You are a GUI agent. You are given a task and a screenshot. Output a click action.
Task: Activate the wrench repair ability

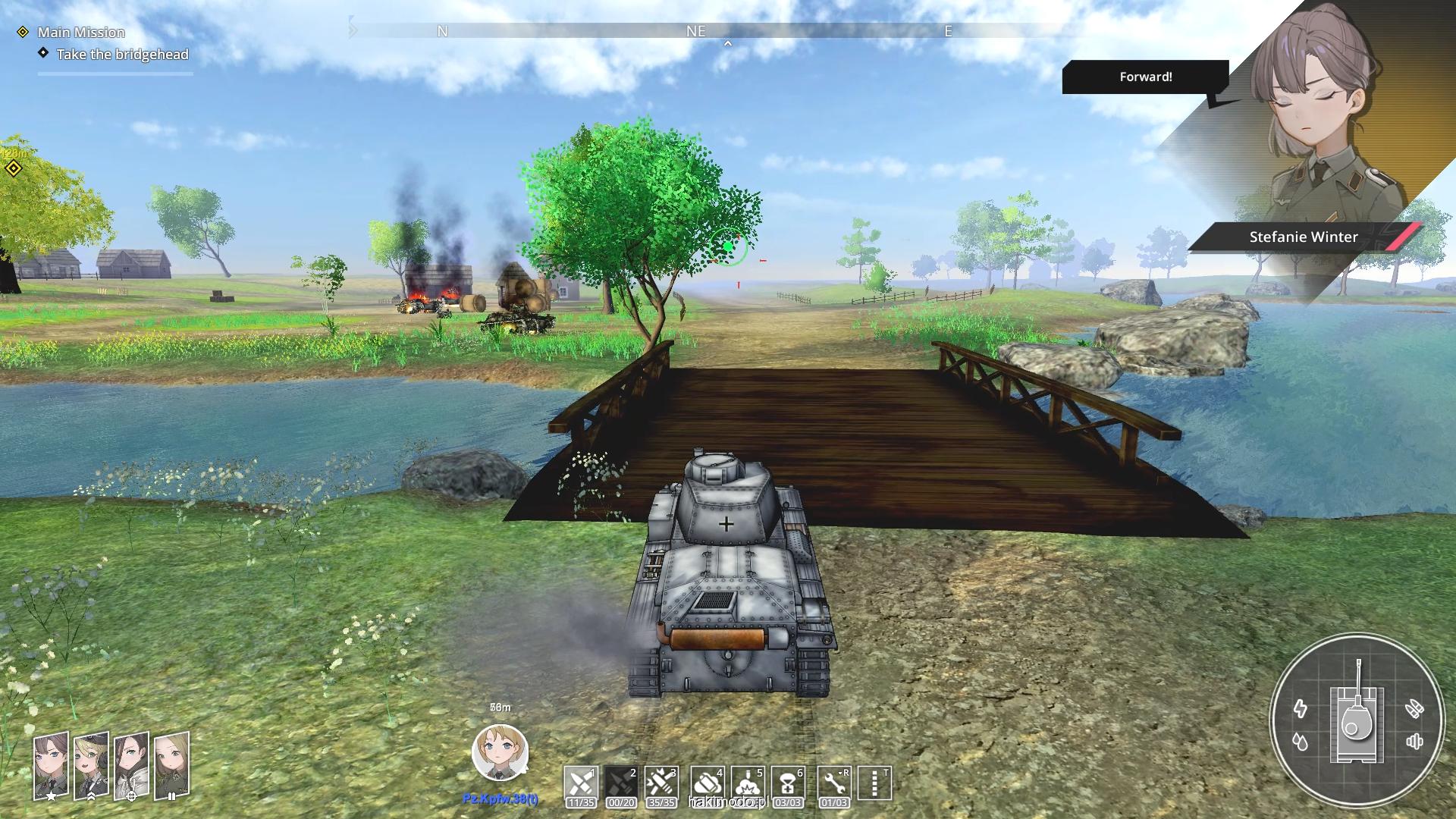point(834,783)
